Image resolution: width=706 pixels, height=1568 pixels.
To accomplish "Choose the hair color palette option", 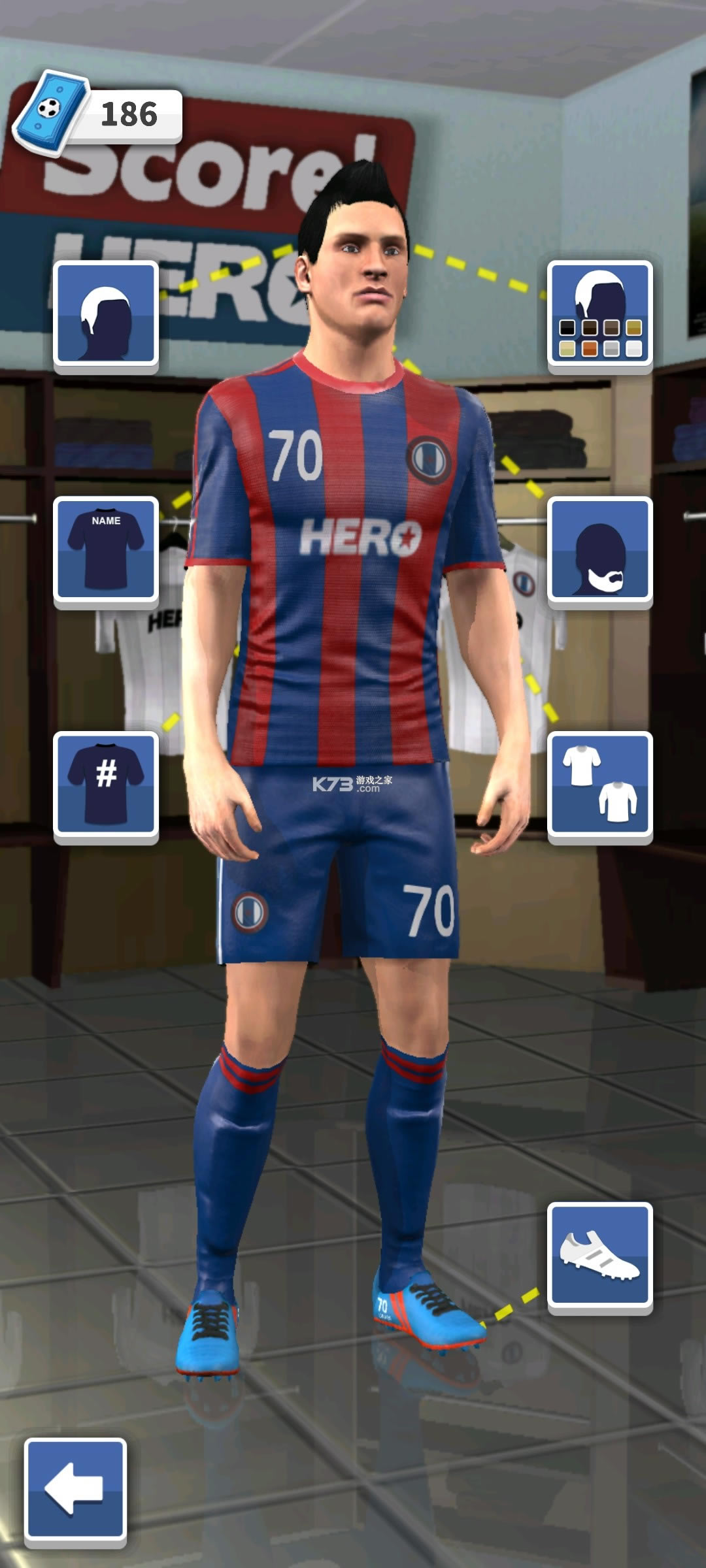I will click(x=599, y=314).
